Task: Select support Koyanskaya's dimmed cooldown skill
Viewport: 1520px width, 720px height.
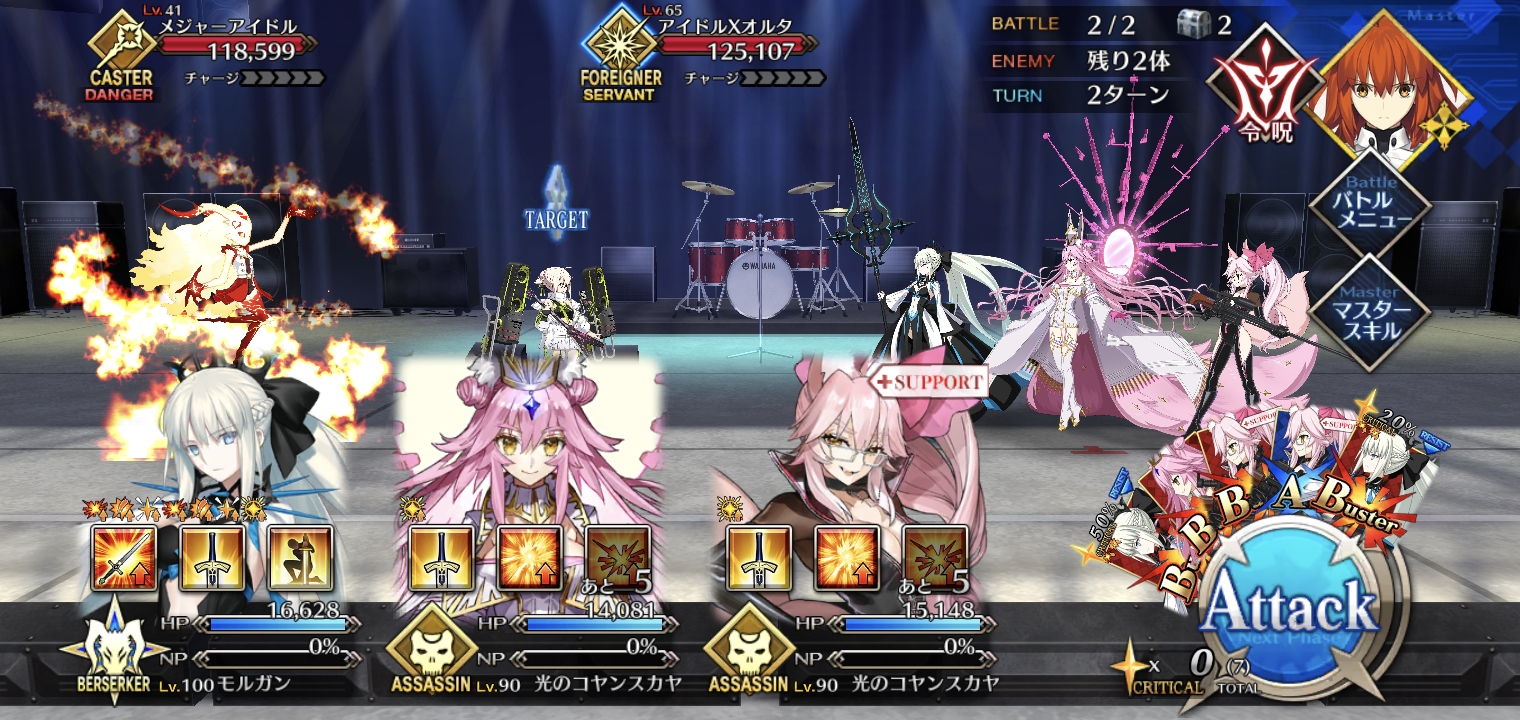Action: point(936,559)
